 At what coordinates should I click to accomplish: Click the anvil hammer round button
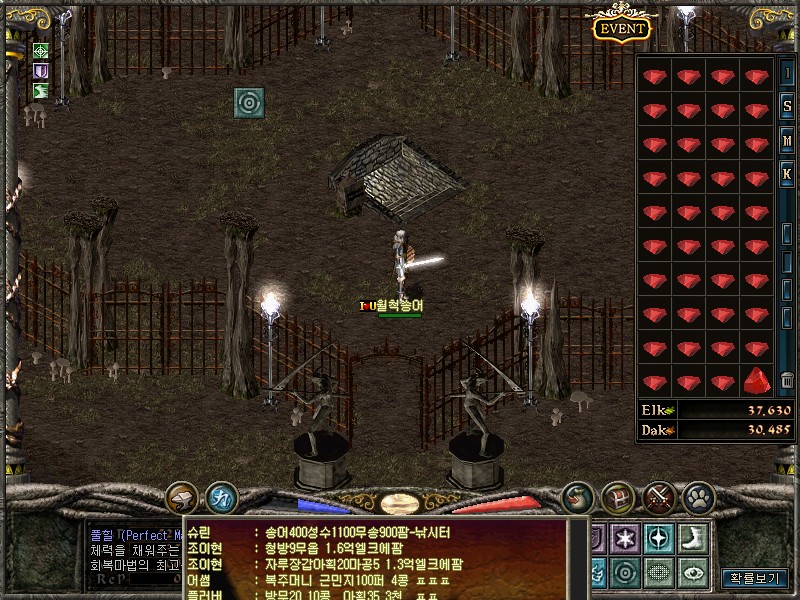click(182, 497)
